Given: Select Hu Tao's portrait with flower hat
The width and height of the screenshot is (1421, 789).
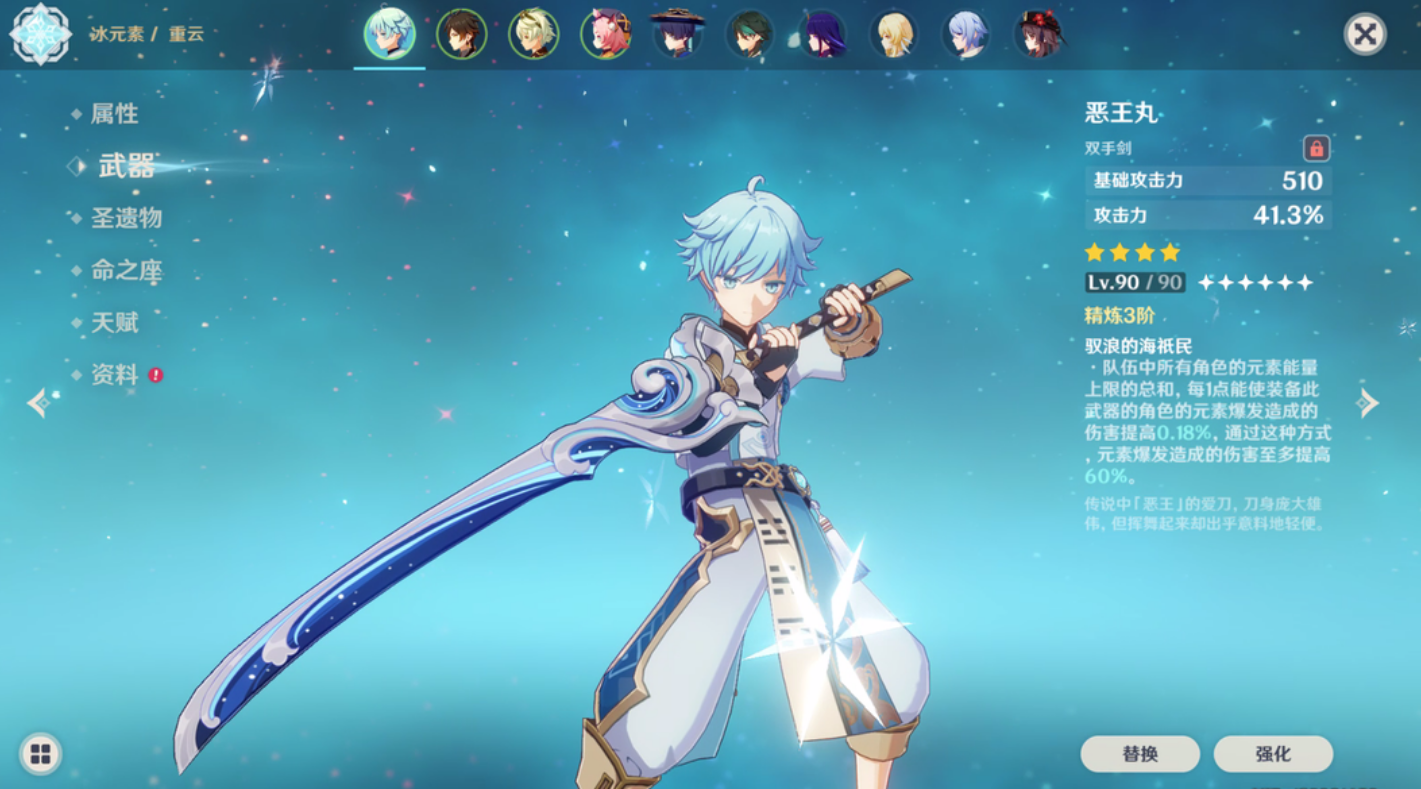Looking at the screenshot, I should coord(1038,34).
